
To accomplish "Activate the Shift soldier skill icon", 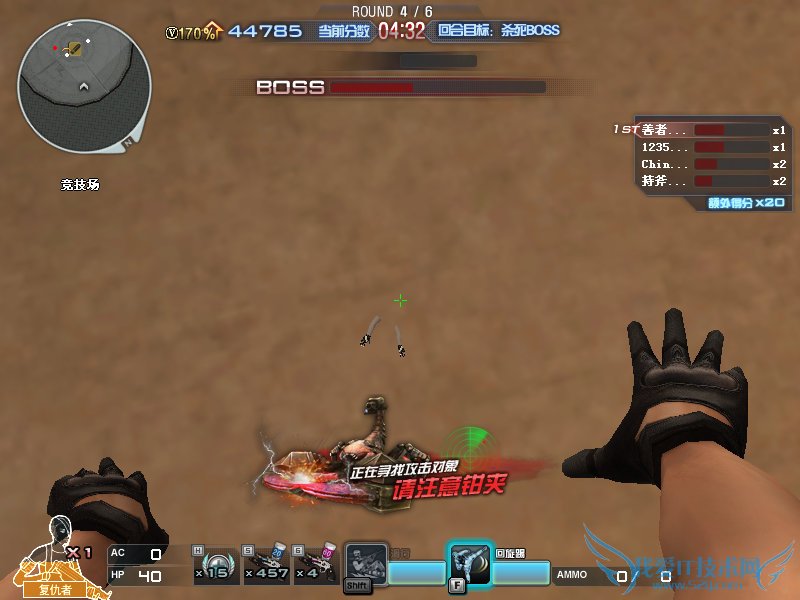I will [x=365, y=565].
